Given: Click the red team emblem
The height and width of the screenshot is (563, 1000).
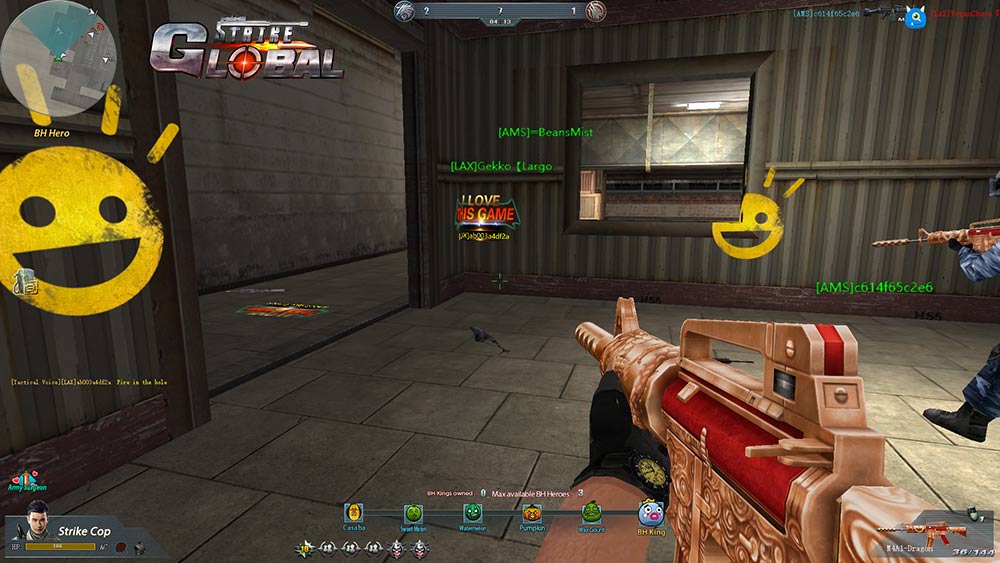Looking at the screenshot, I should pos(596,12).
